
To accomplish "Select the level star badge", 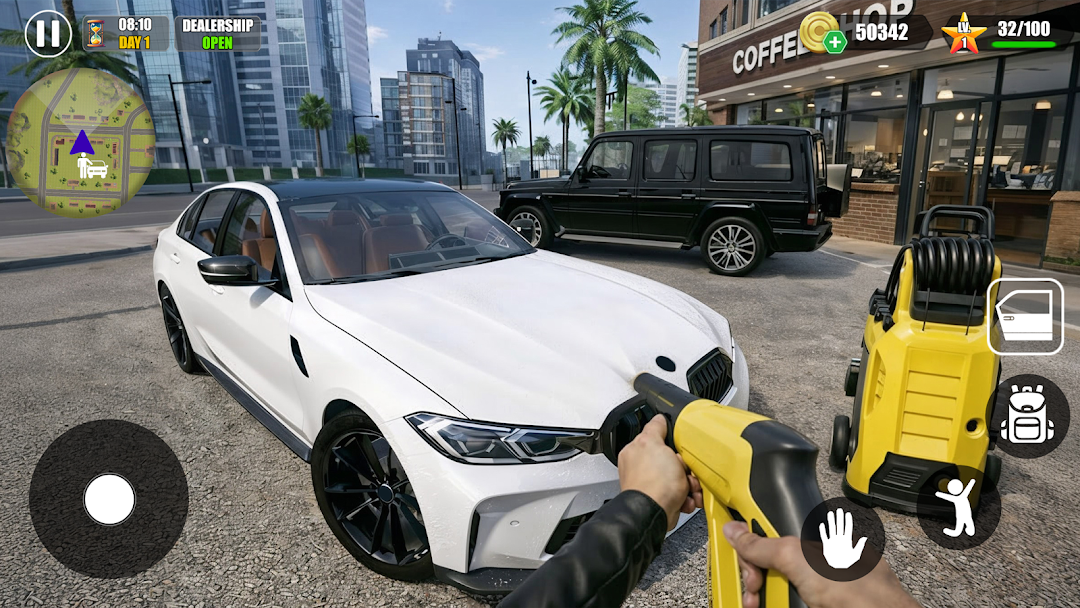I will click(x=964, y=34).
